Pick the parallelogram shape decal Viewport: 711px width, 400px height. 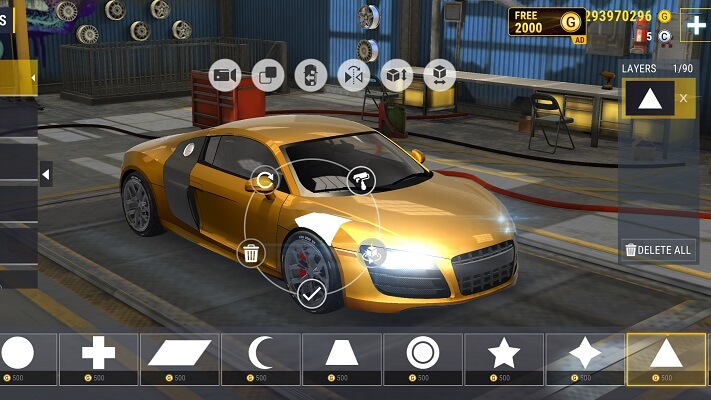[180, 354]
